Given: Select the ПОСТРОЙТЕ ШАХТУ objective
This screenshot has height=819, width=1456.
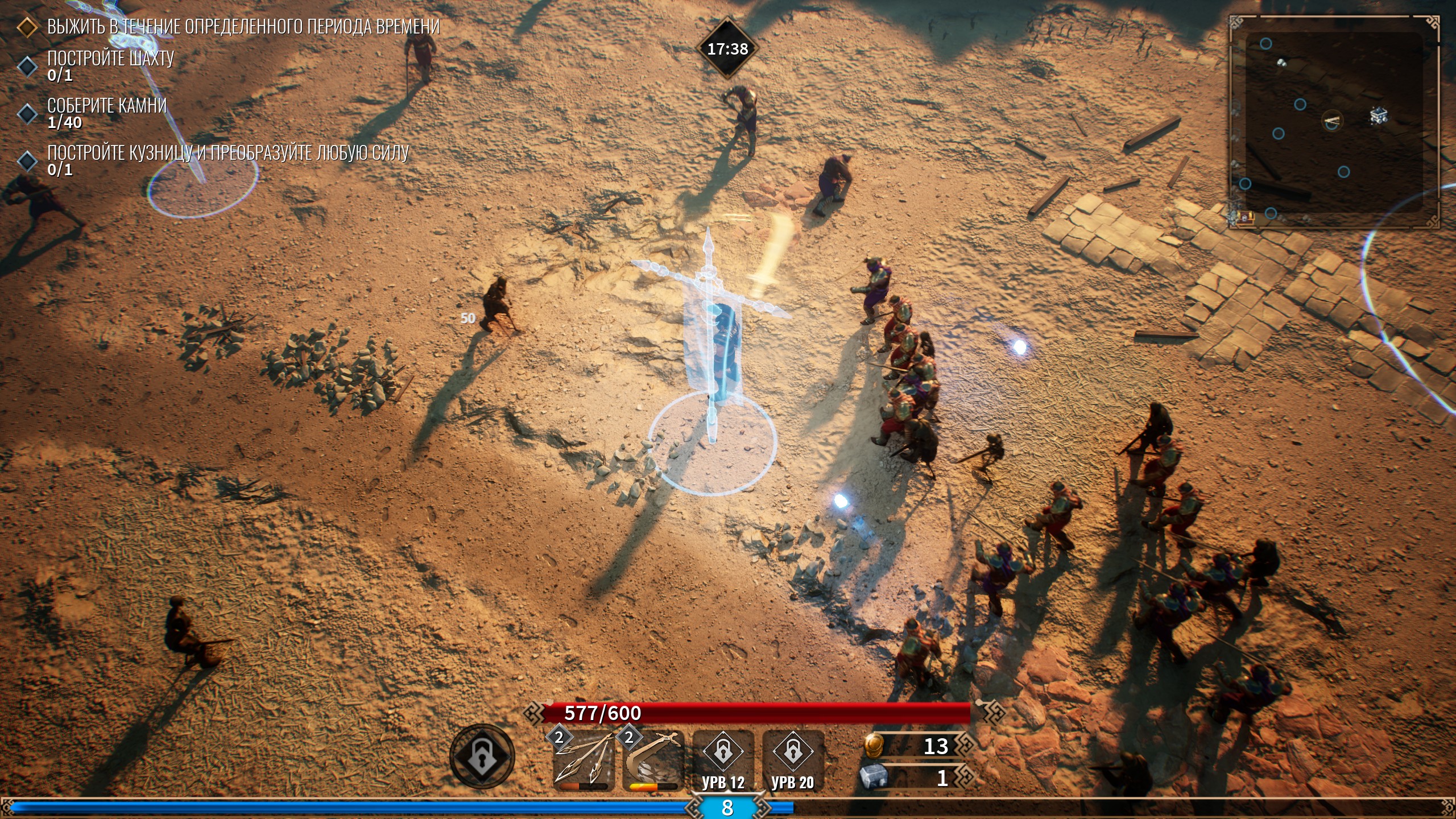Looking at the screenshot, I should tap(110, 59).
